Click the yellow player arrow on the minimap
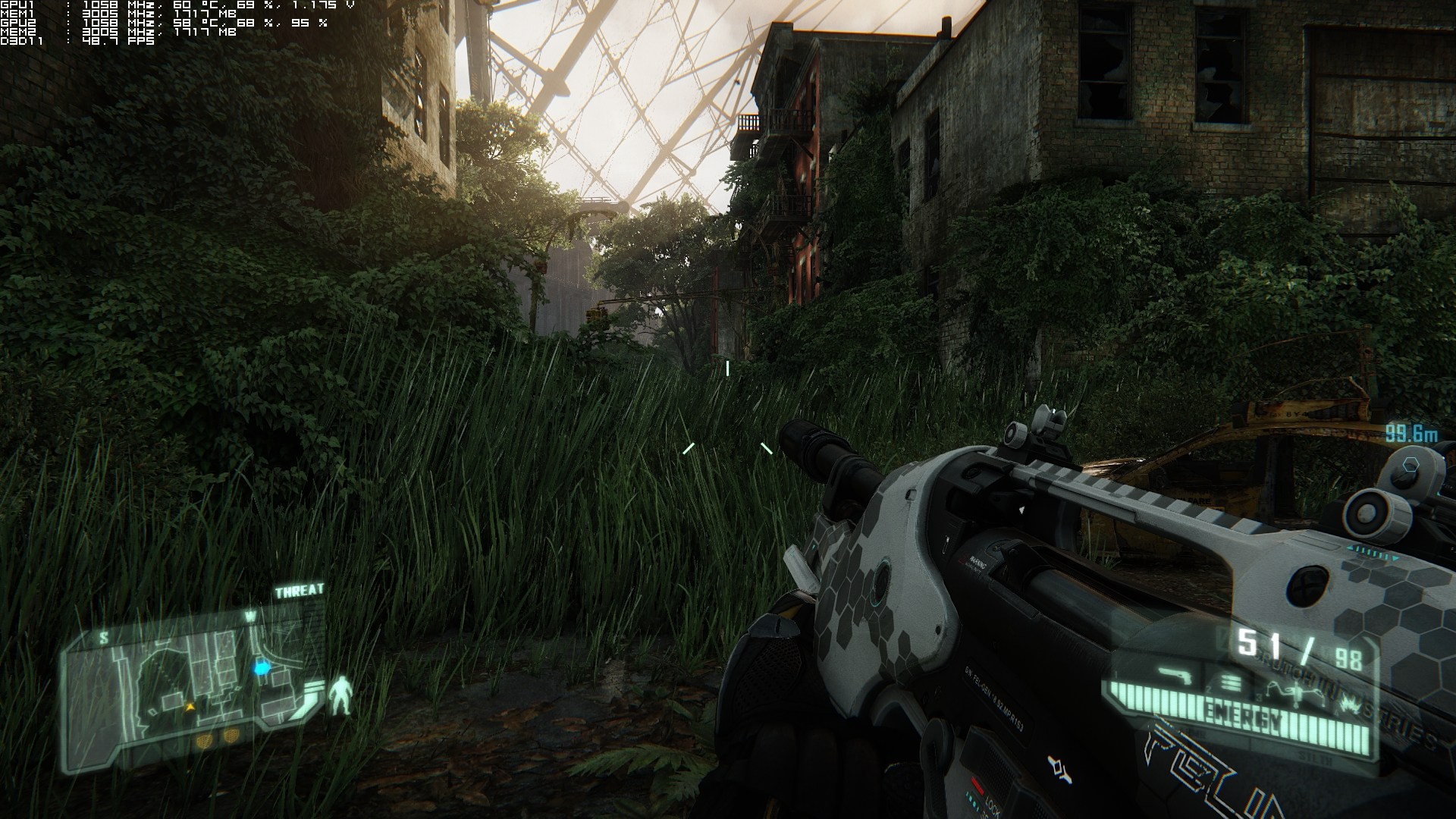This screenshot has height=819, width=1456. [x=191, y=707]
